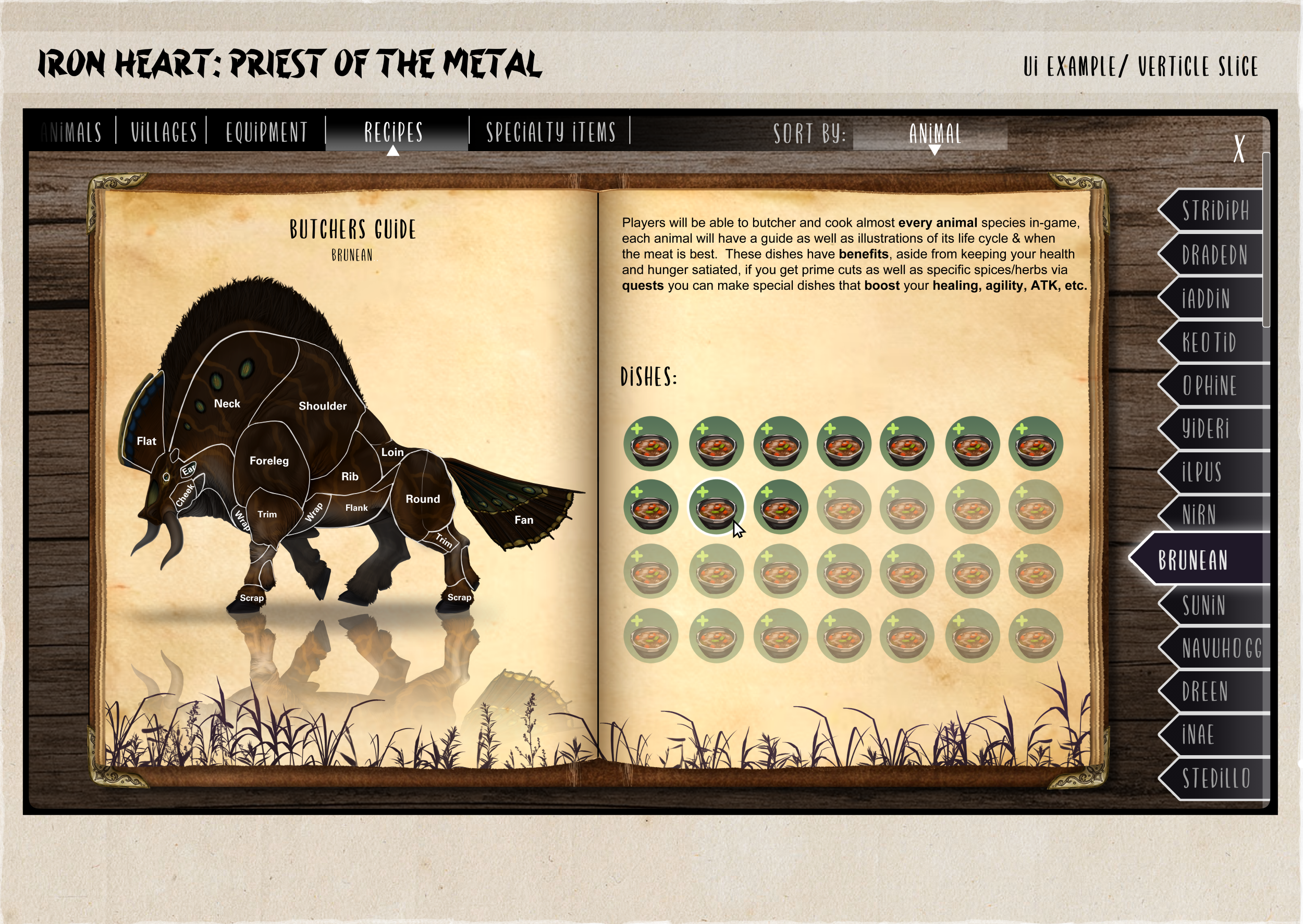Open the Villages tab
Screen dimensions: 1303x924
(164, 132)
